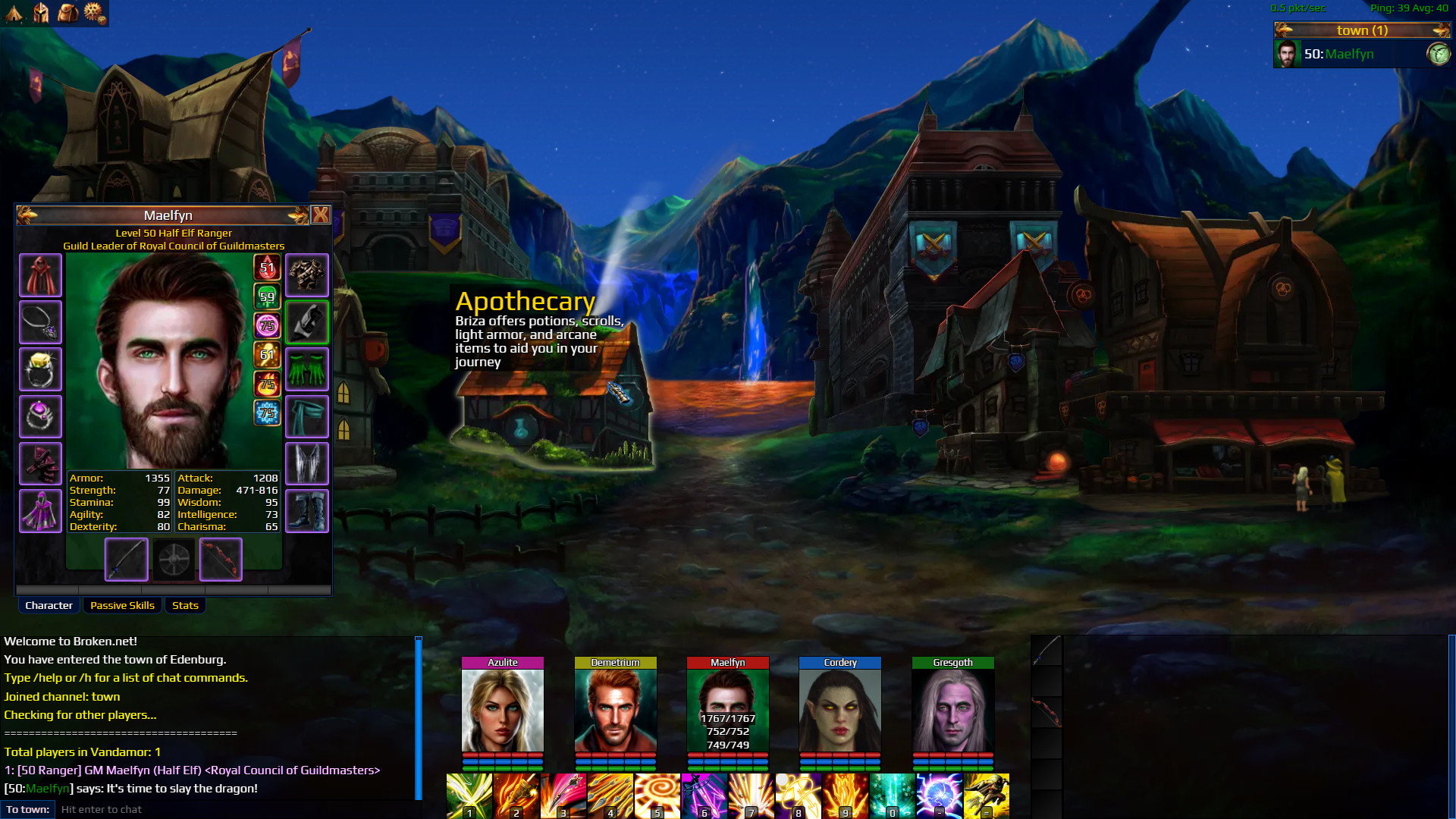
Task: Activate the multi-arrow volley ability slot 4
Action: (610, 795)
